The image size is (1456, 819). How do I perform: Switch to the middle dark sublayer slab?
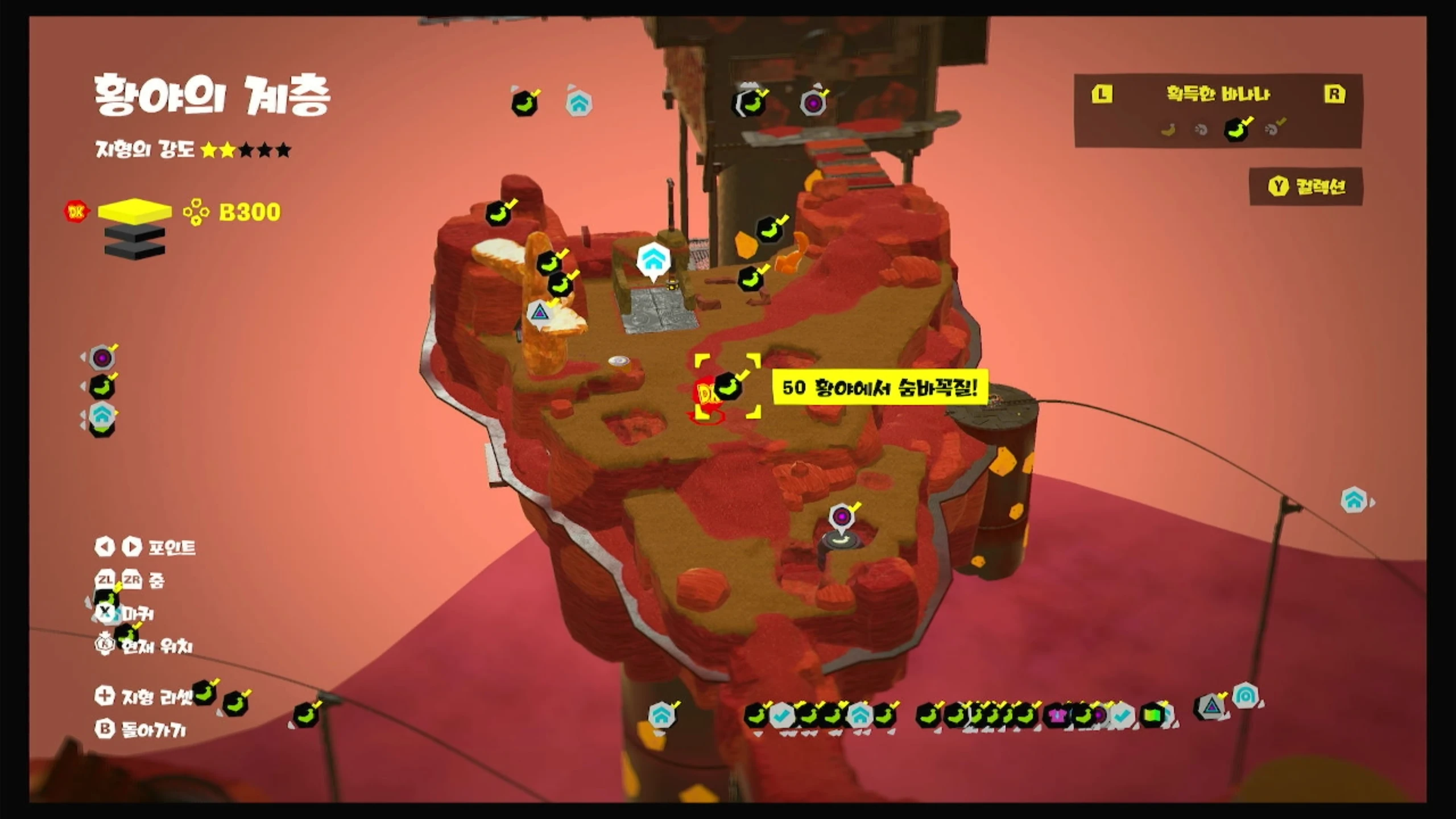134,234
